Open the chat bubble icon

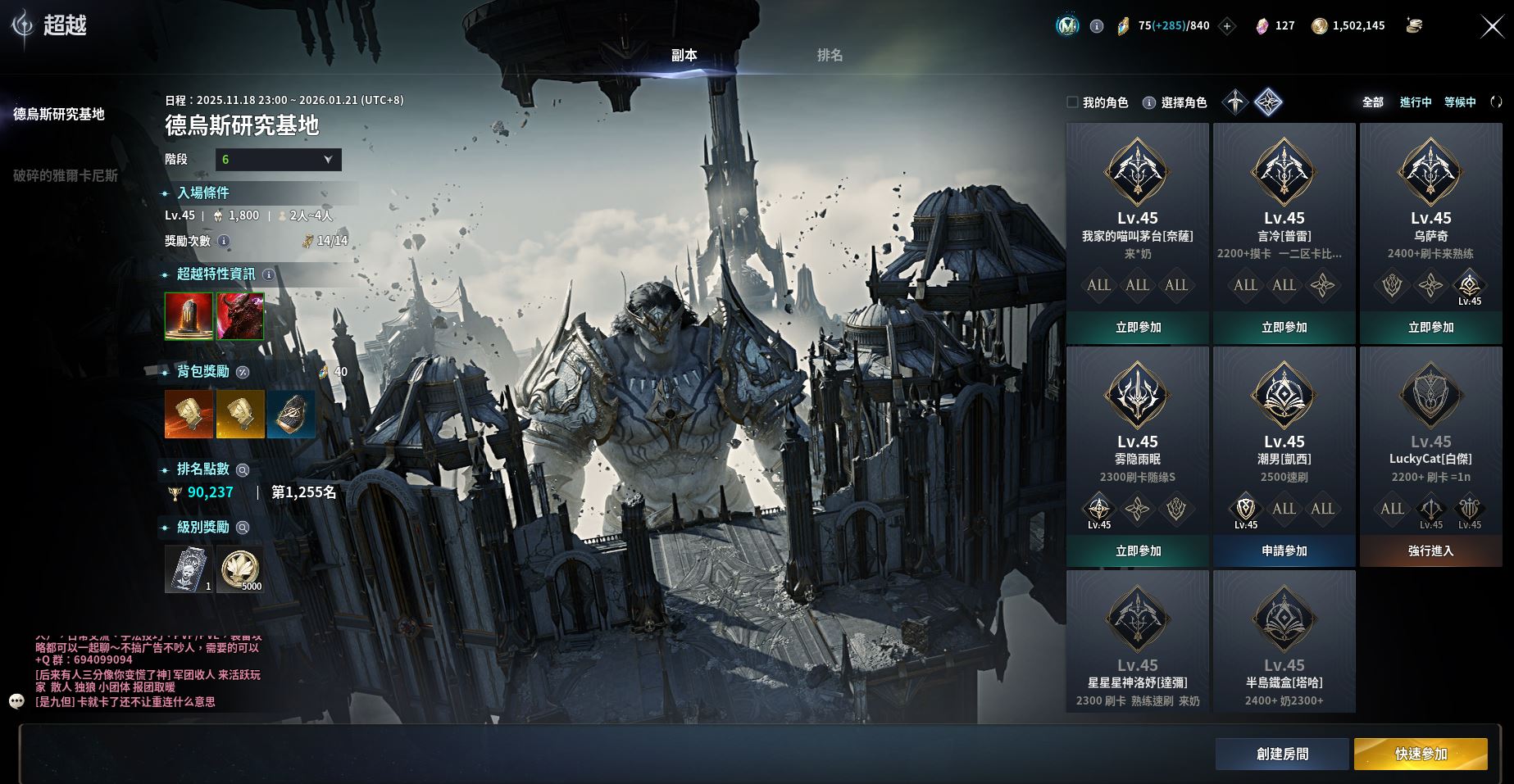point(17,701)
